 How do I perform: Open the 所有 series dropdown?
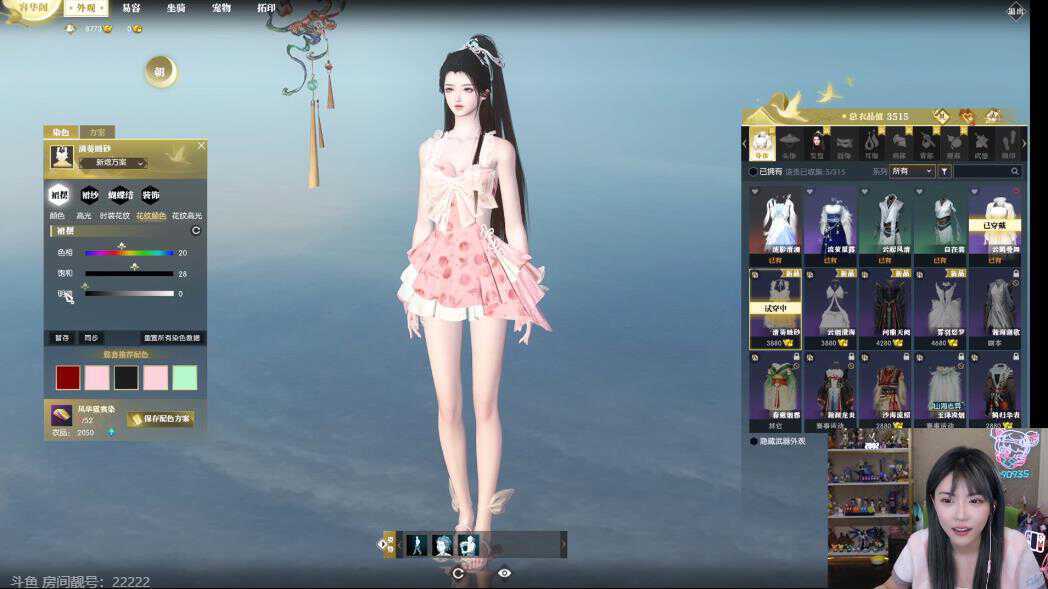pyautogui.click(x=912, y=171)
